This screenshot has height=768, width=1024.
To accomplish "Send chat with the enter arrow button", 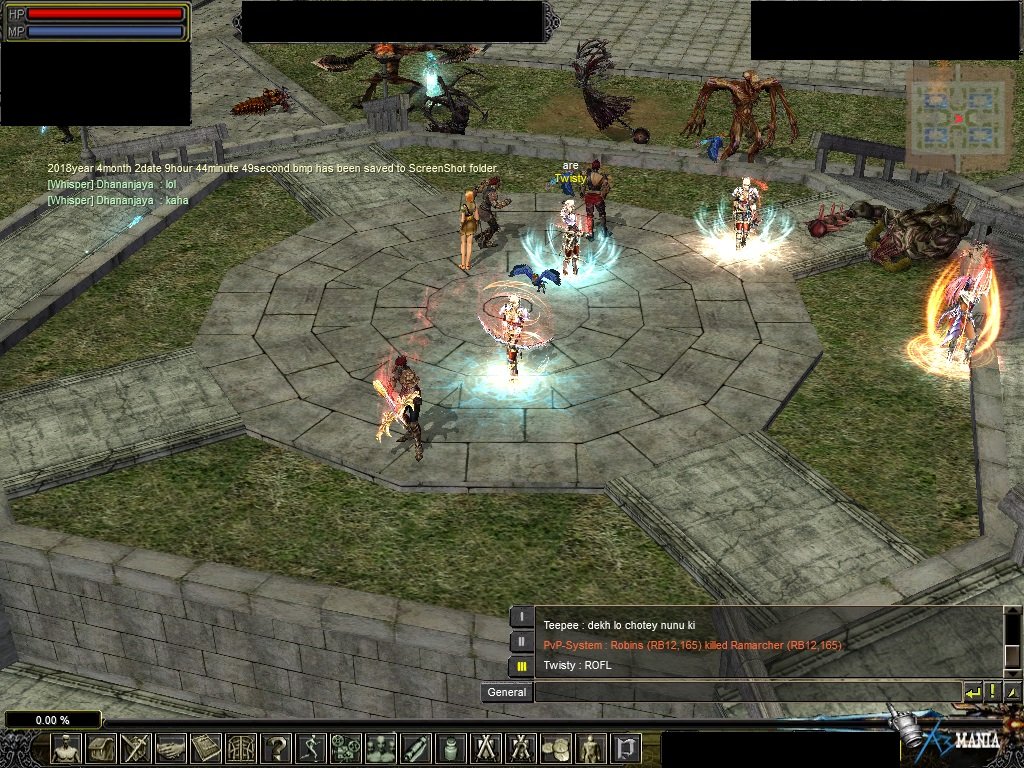I will [972, 692].
